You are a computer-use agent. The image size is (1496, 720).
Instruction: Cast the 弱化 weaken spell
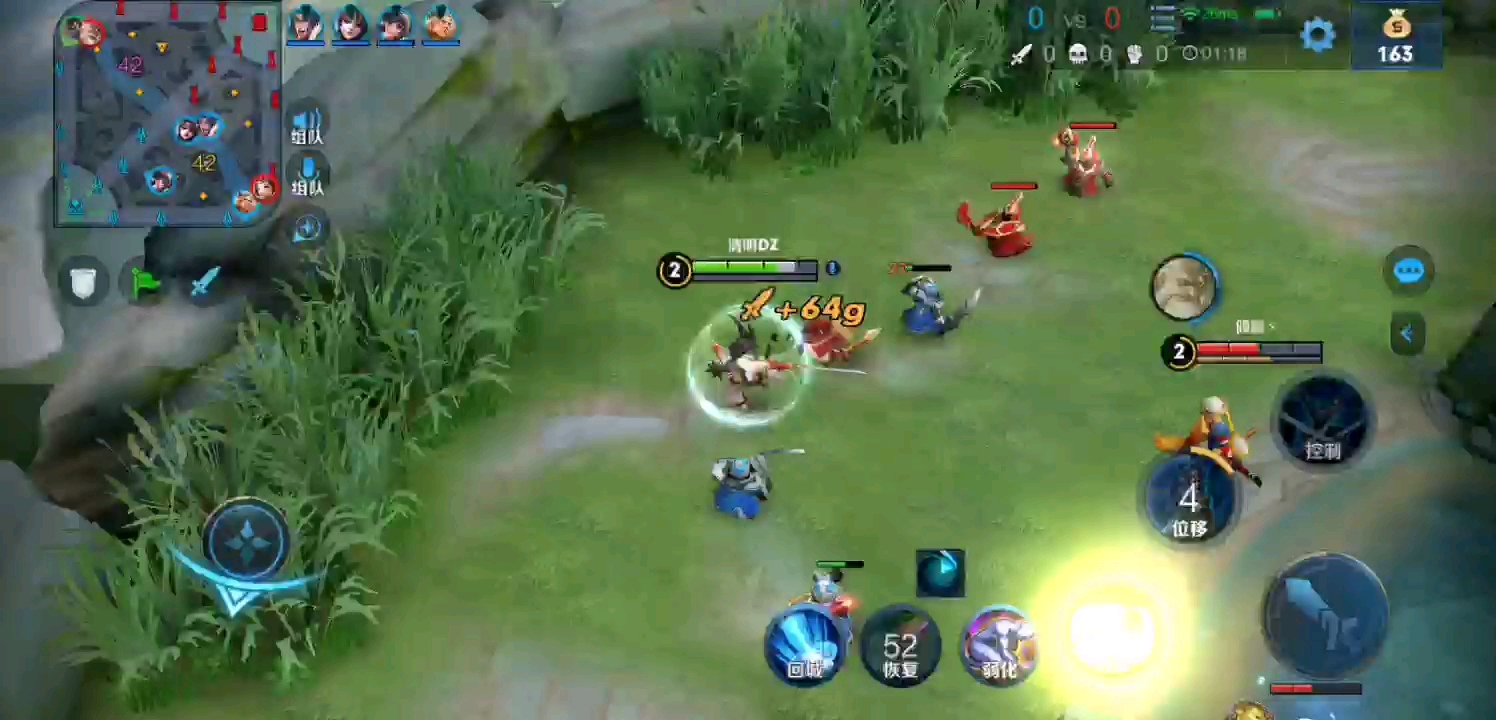pyautogui.click(x=999, y=645)
